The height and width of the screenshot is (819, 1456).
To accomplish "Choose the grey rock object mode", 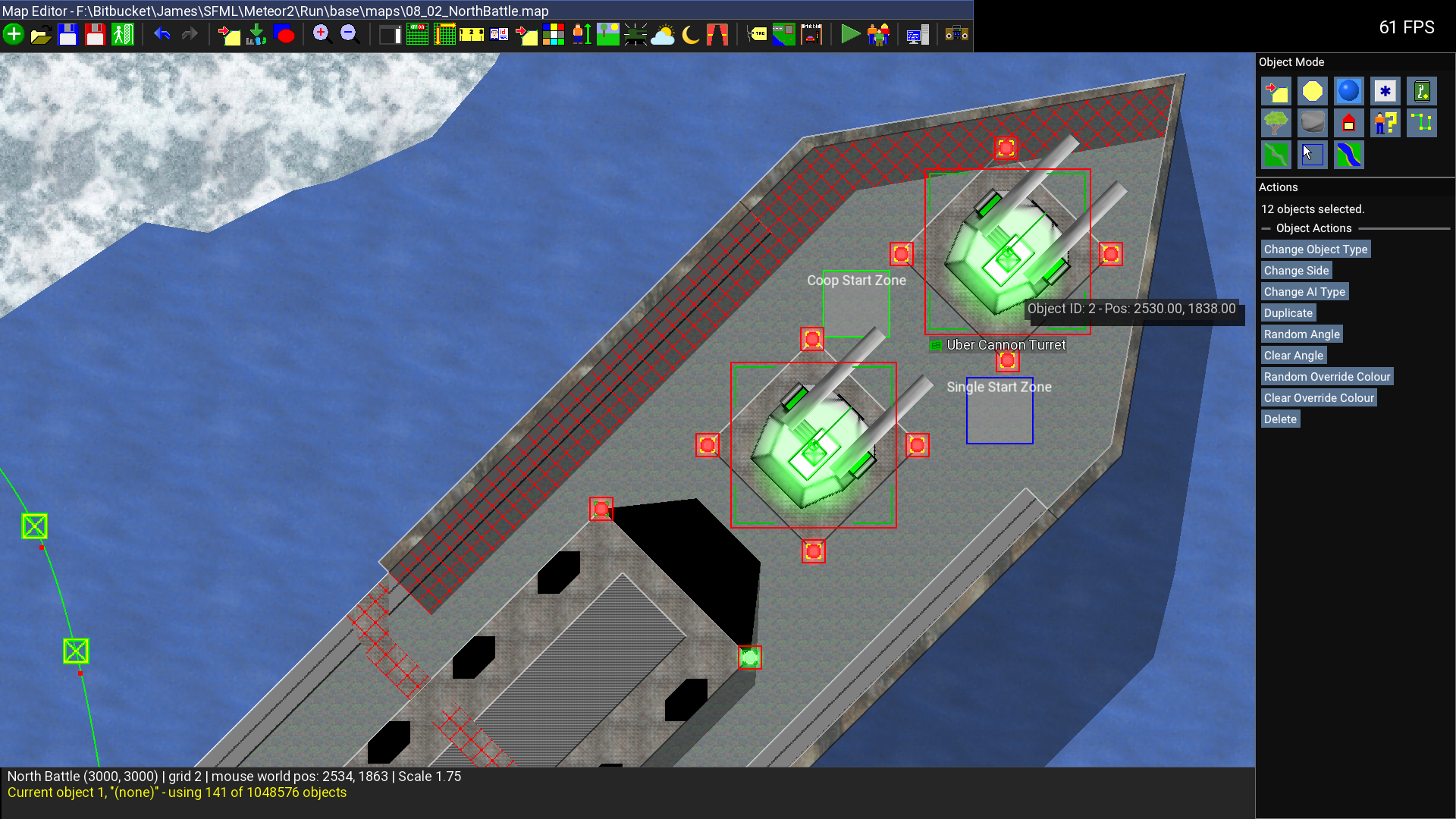I will [x=1312, y=123].
